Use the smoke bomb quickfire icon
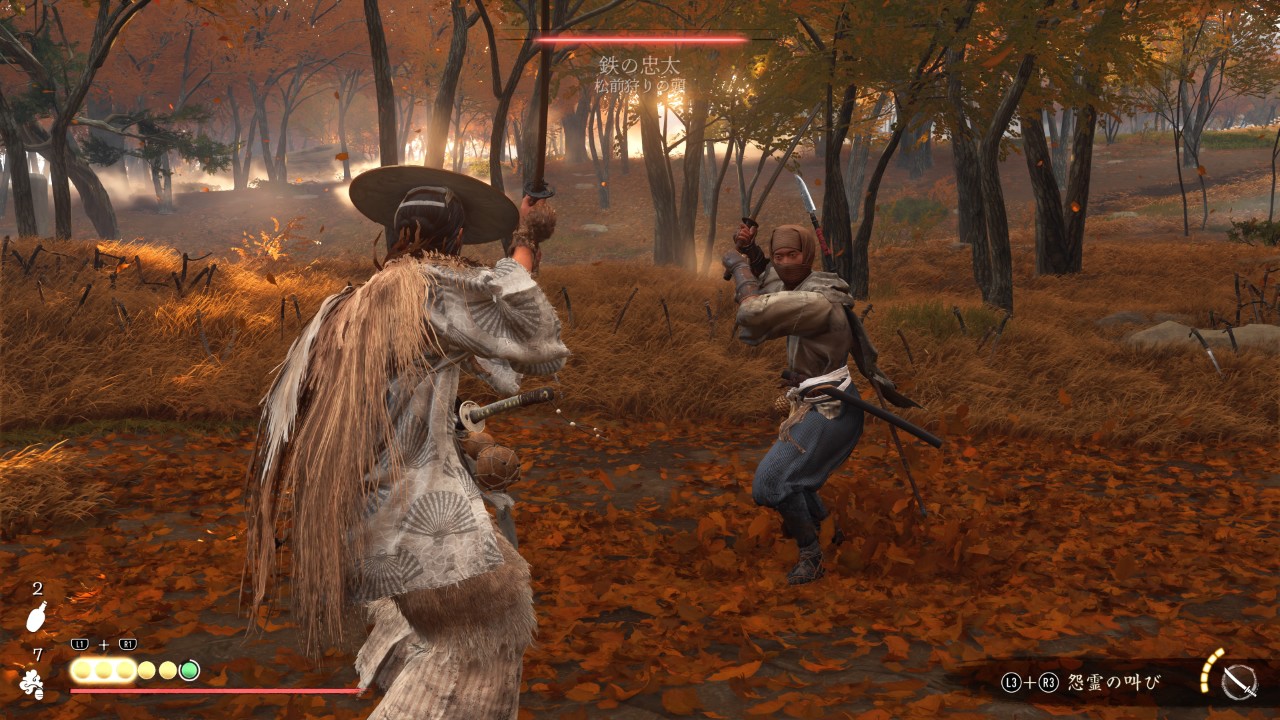Image resolution: width=1280 pixels, height=720 pixels. point(33,685)
